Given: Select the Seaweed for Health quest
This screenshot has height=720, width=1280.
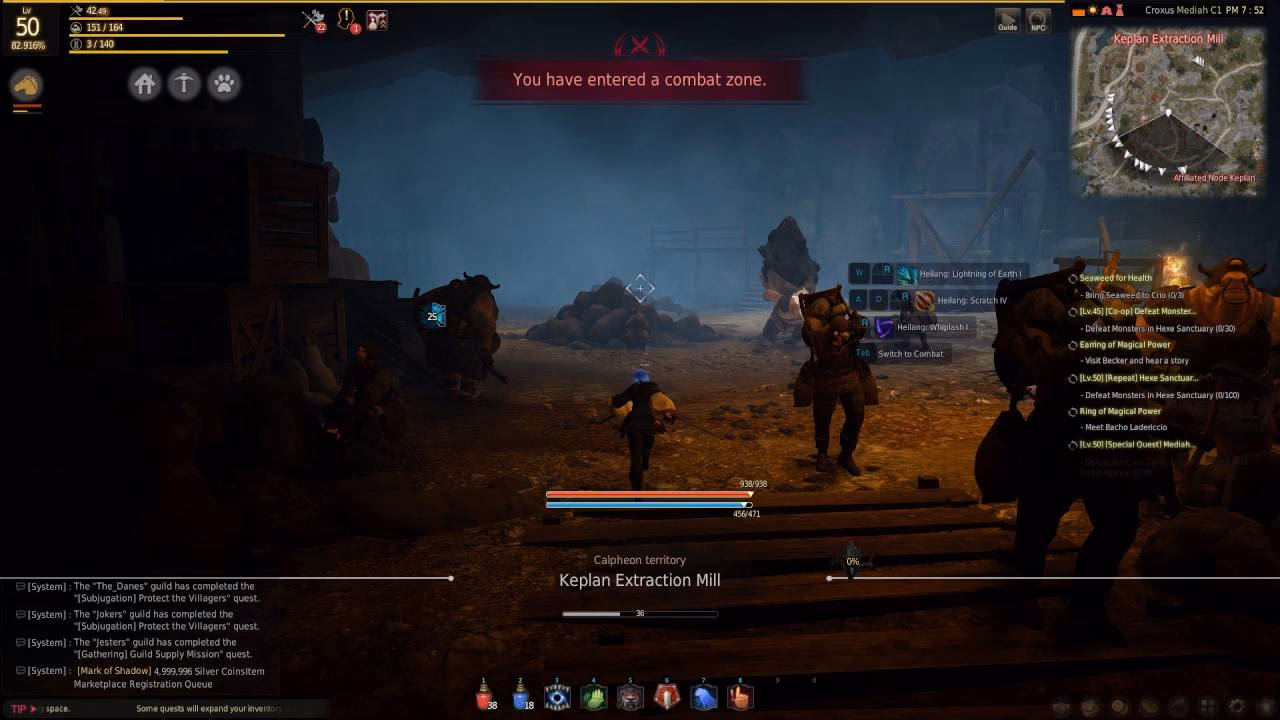Looking at the screenshot, I should point(1115,278).
